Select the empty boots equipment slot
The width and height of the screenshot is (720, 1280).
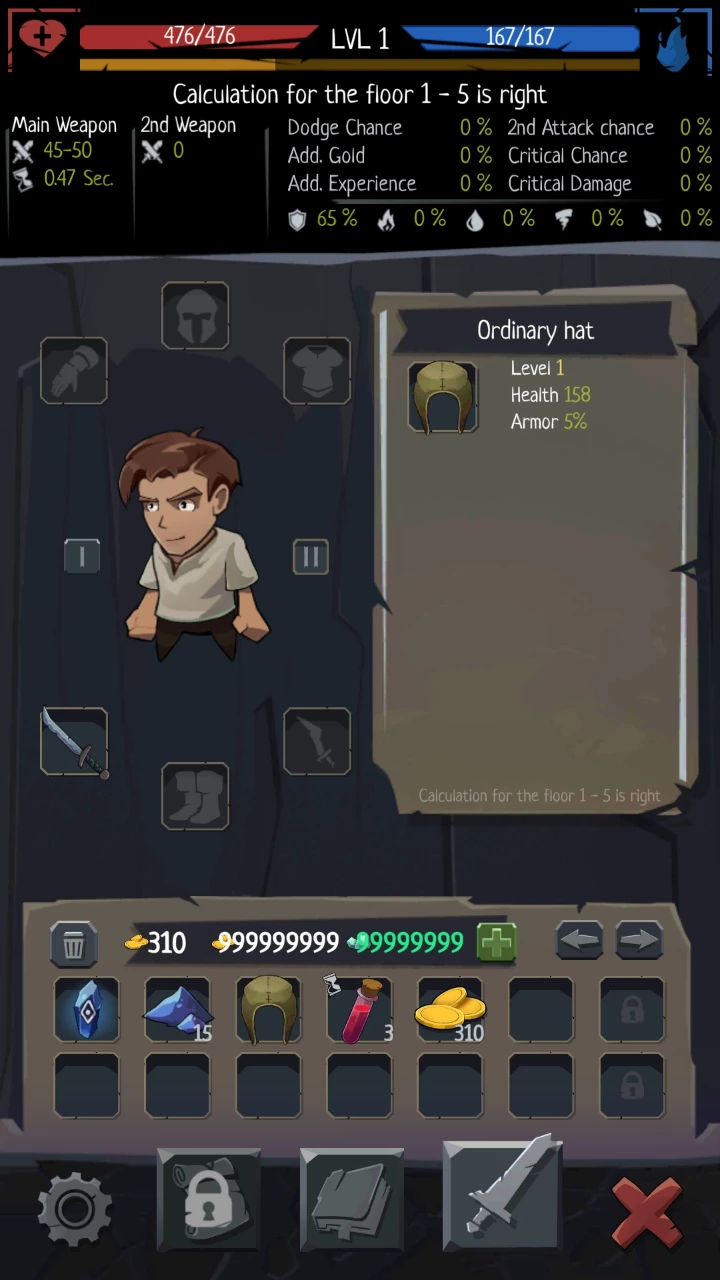click(x=195, y=796)
